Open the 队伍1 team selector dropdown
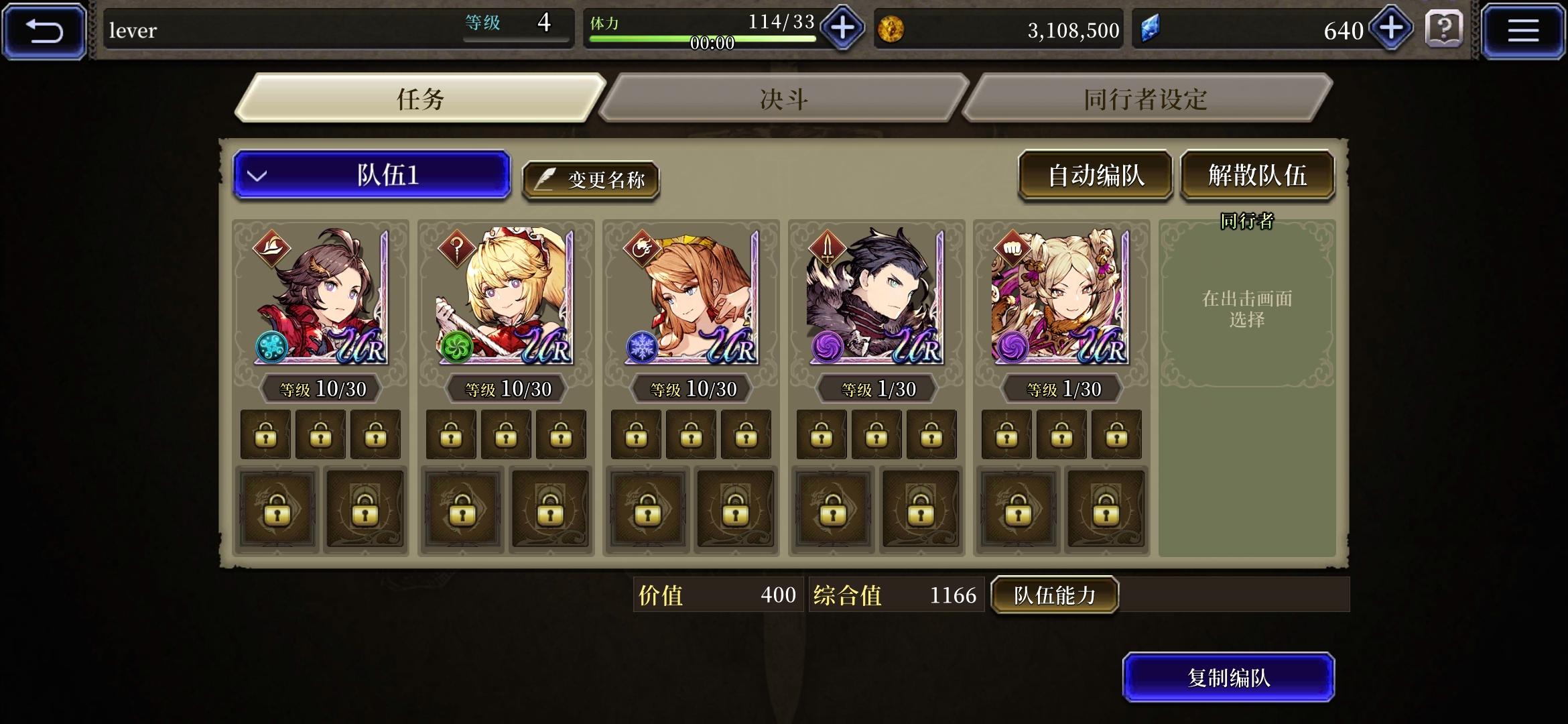The image size is (1568, 724). tap(373, 177)
